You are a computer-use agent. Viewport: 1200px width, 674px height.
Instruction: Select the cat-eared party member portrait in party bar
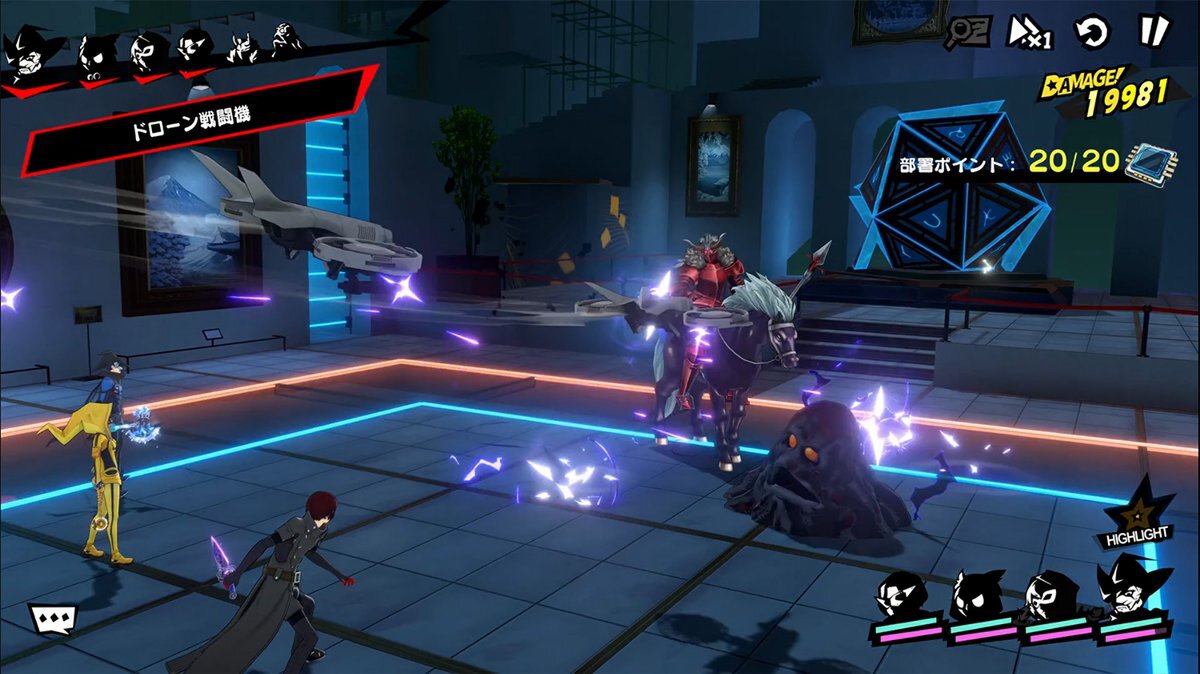tap(978, 597)
